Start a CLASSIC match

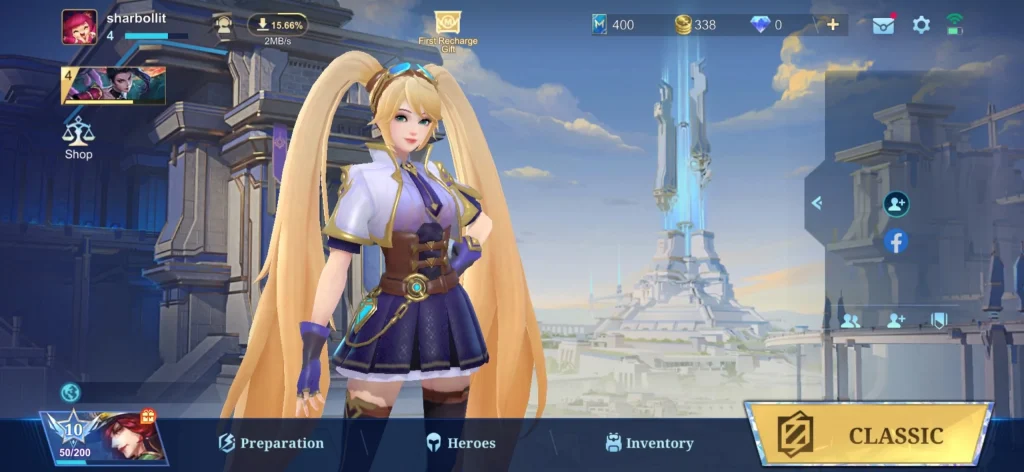point(868,434)
